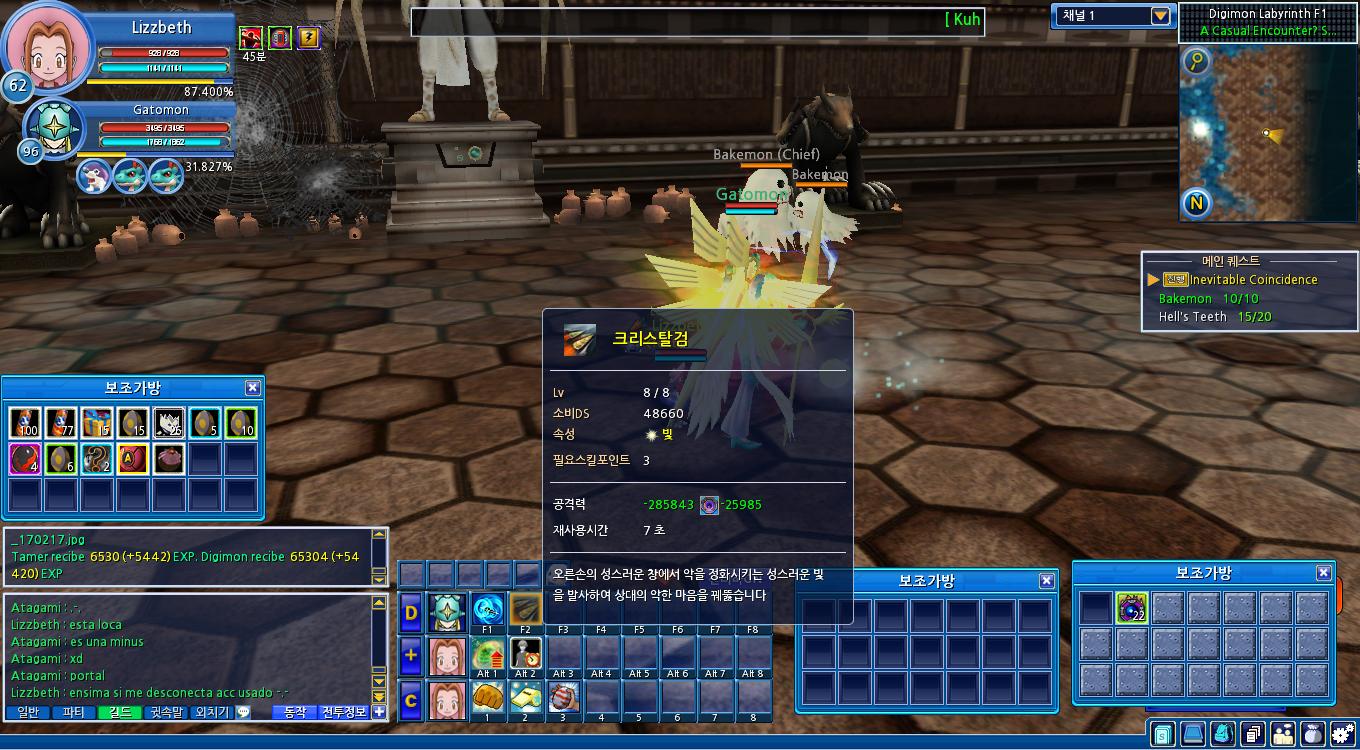
Task: Use the blue swirl skill on F1
Action: [488, 609]
